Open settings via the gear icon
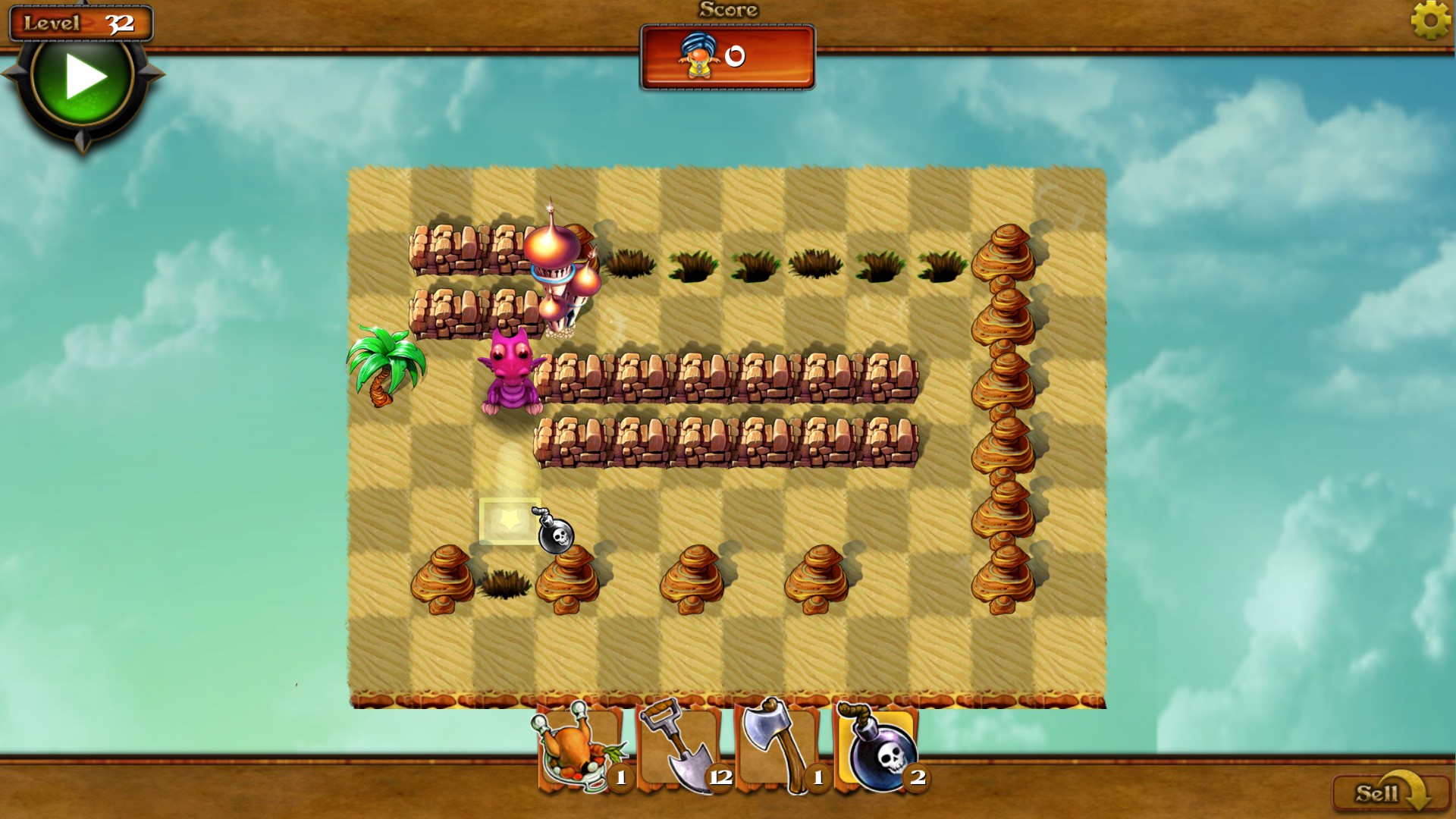 (1430, 20)
